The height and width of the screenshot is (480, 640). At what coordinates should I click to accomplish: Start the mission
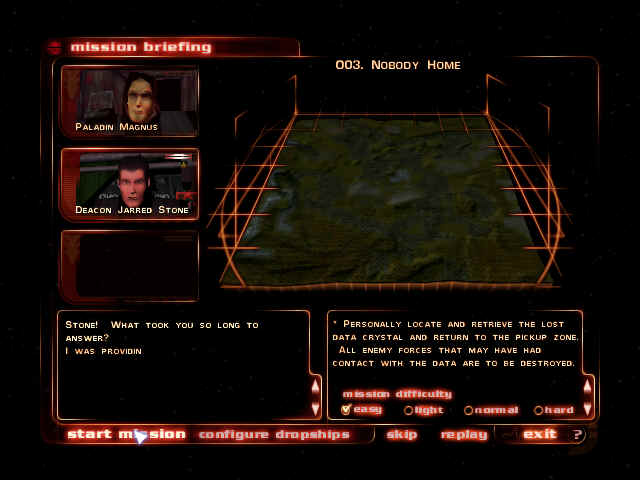tap(126, 434)
